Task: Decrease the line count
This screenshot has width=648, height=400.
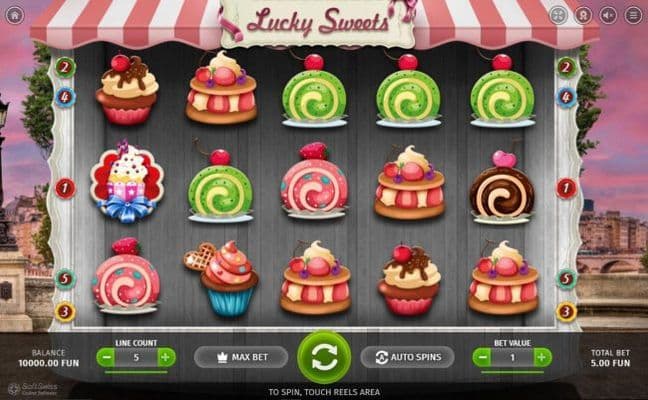Action: coord(105,357)
